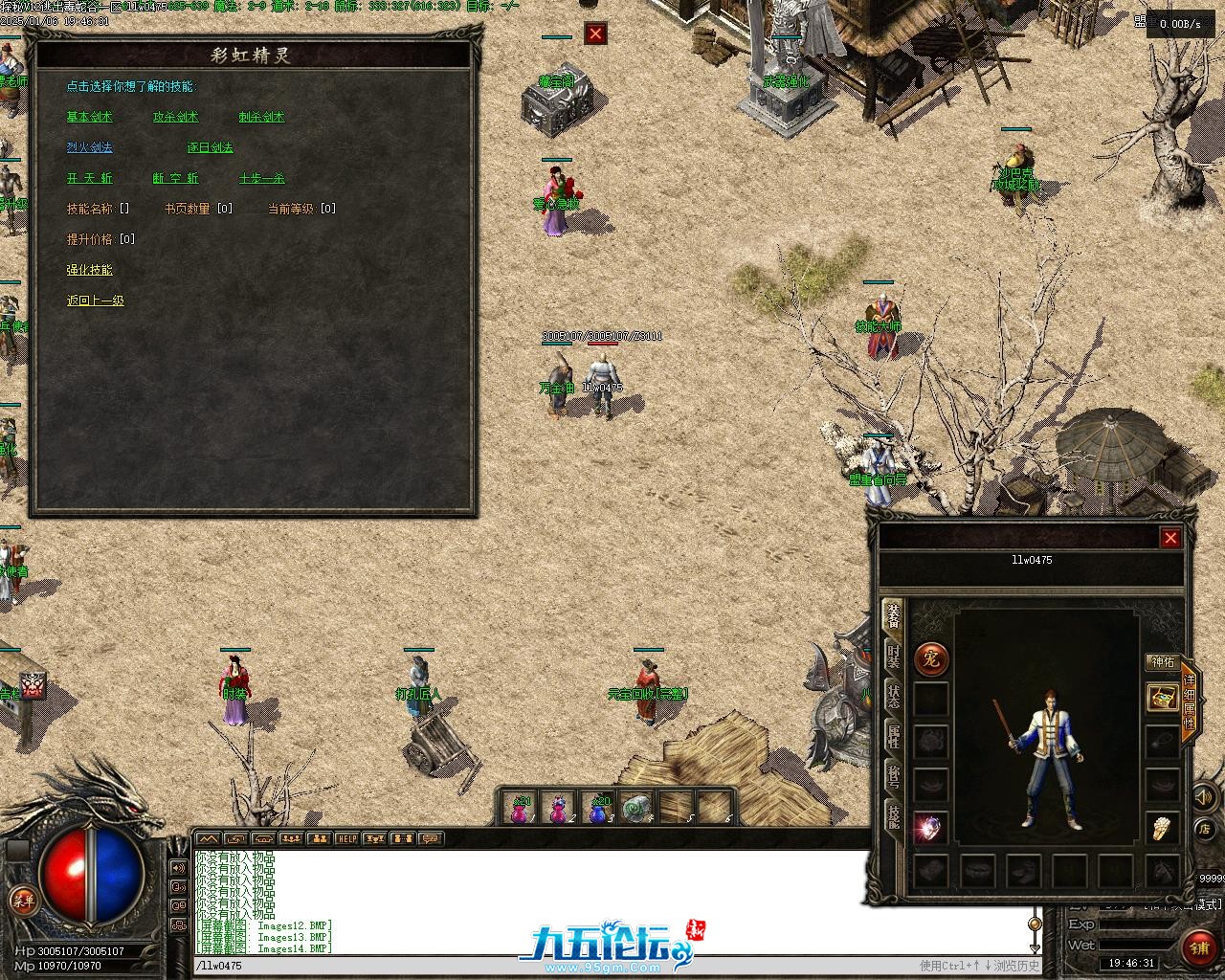Choose the 攻杀剑术 skill link
Image resolution: width=1225 pixels, height=980 pixels.
point(175,117)
